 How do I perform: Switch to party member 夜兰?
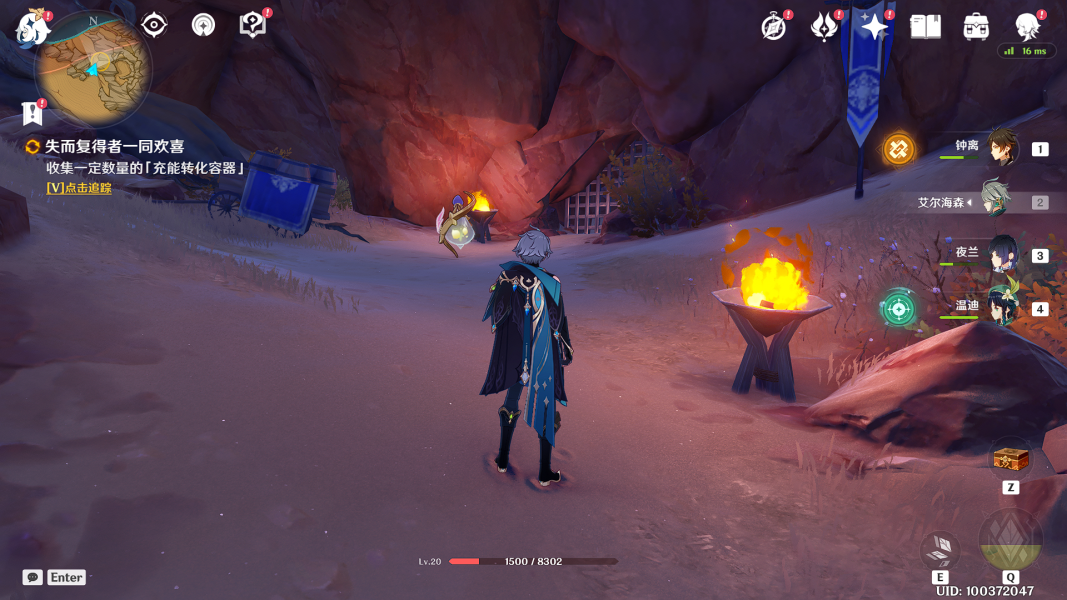1001,255
